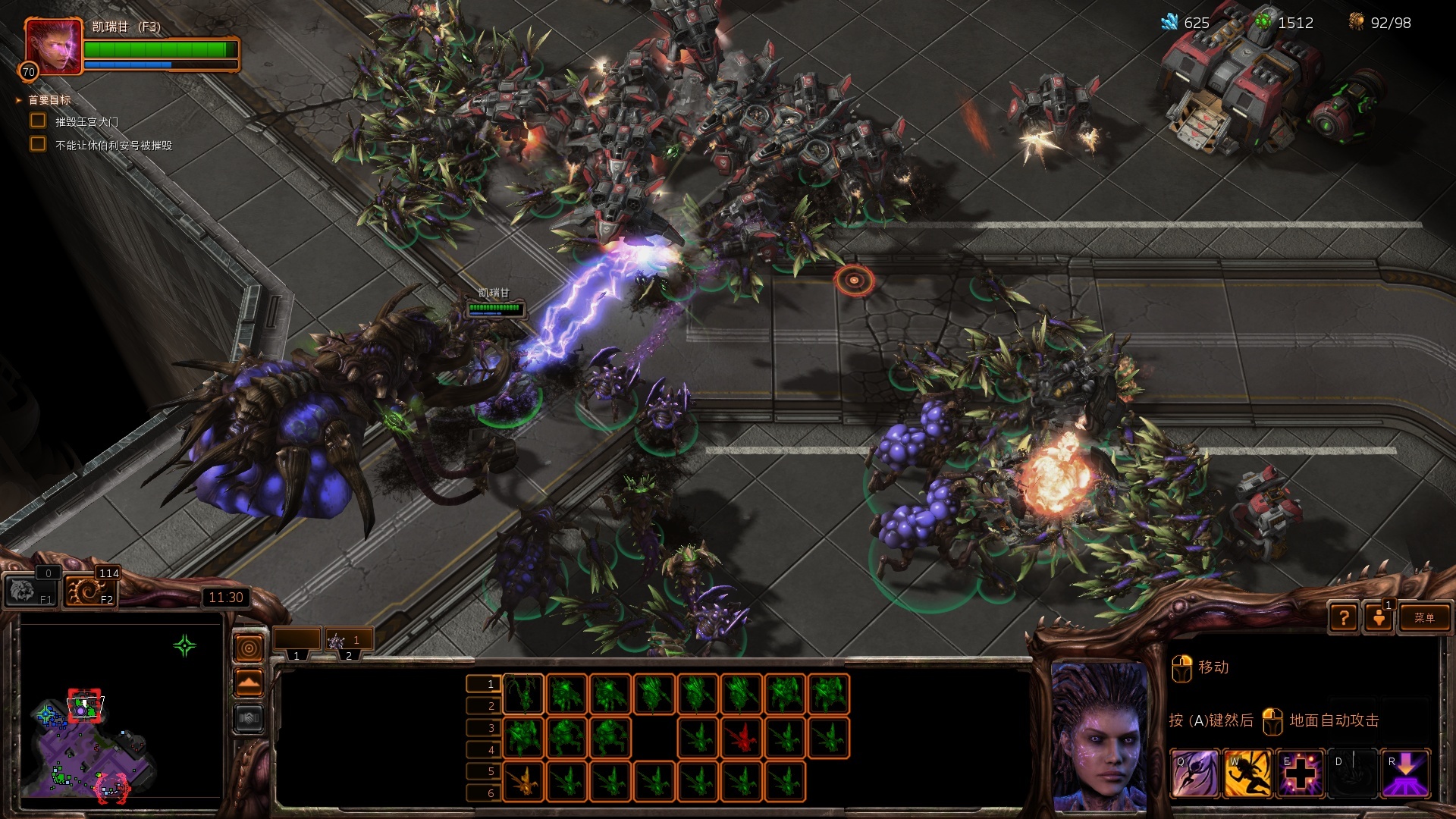Screen dimensions: 1456x819
Task: Select the orange unit in selection grid
Action: click(523, 781)
